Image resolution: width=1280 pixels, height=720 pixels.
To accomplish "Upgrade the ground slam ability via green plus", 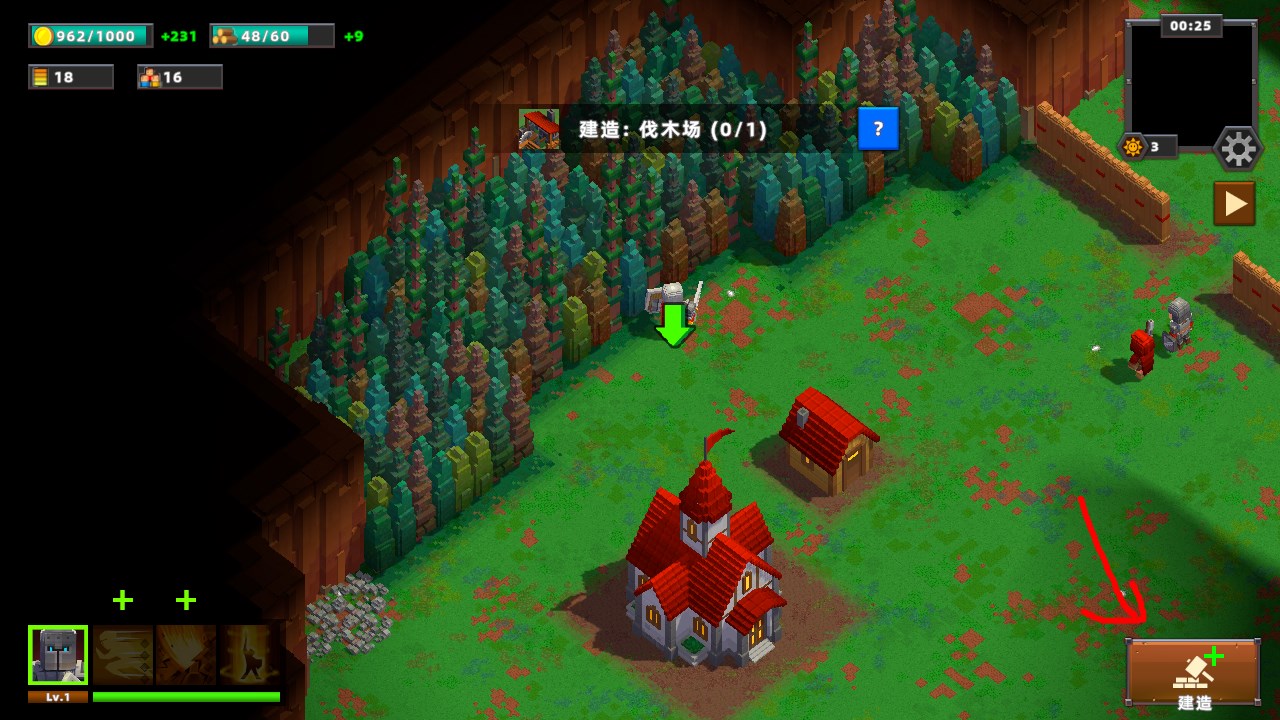I will coord(186,600).
